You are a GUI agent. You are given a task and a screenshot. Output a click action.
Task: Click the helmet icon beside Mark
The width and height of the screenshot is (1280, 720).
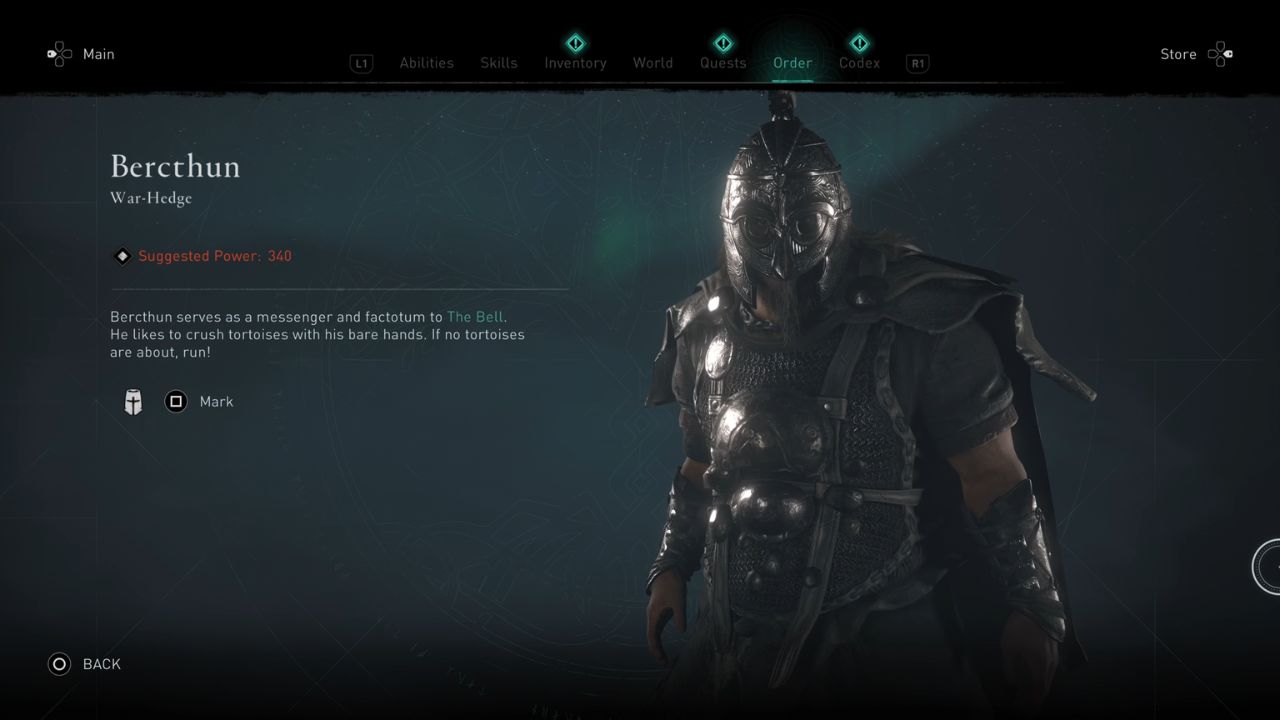pos(133,401)
